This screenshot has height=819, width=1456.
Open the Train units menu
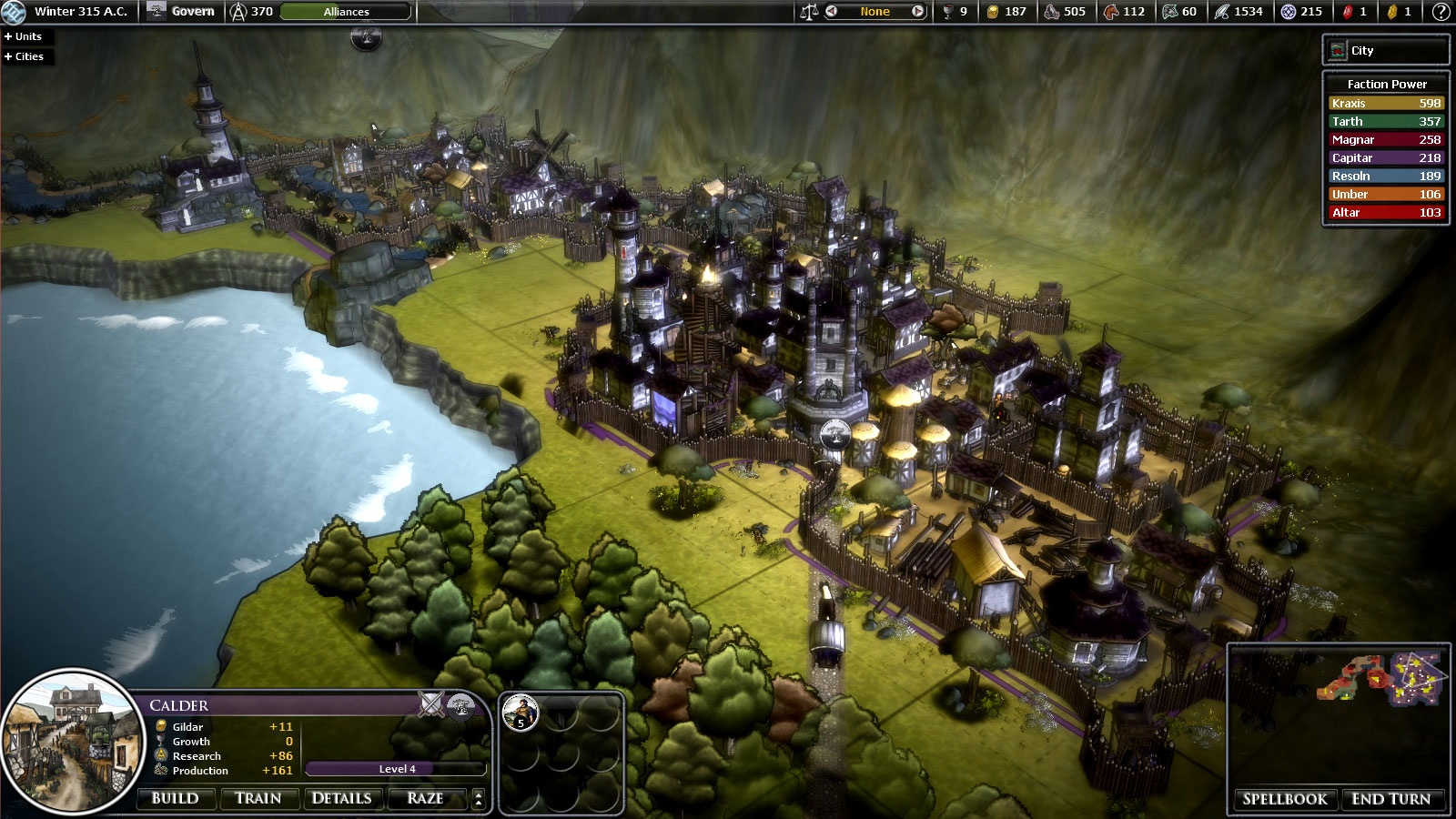(258, 798)
